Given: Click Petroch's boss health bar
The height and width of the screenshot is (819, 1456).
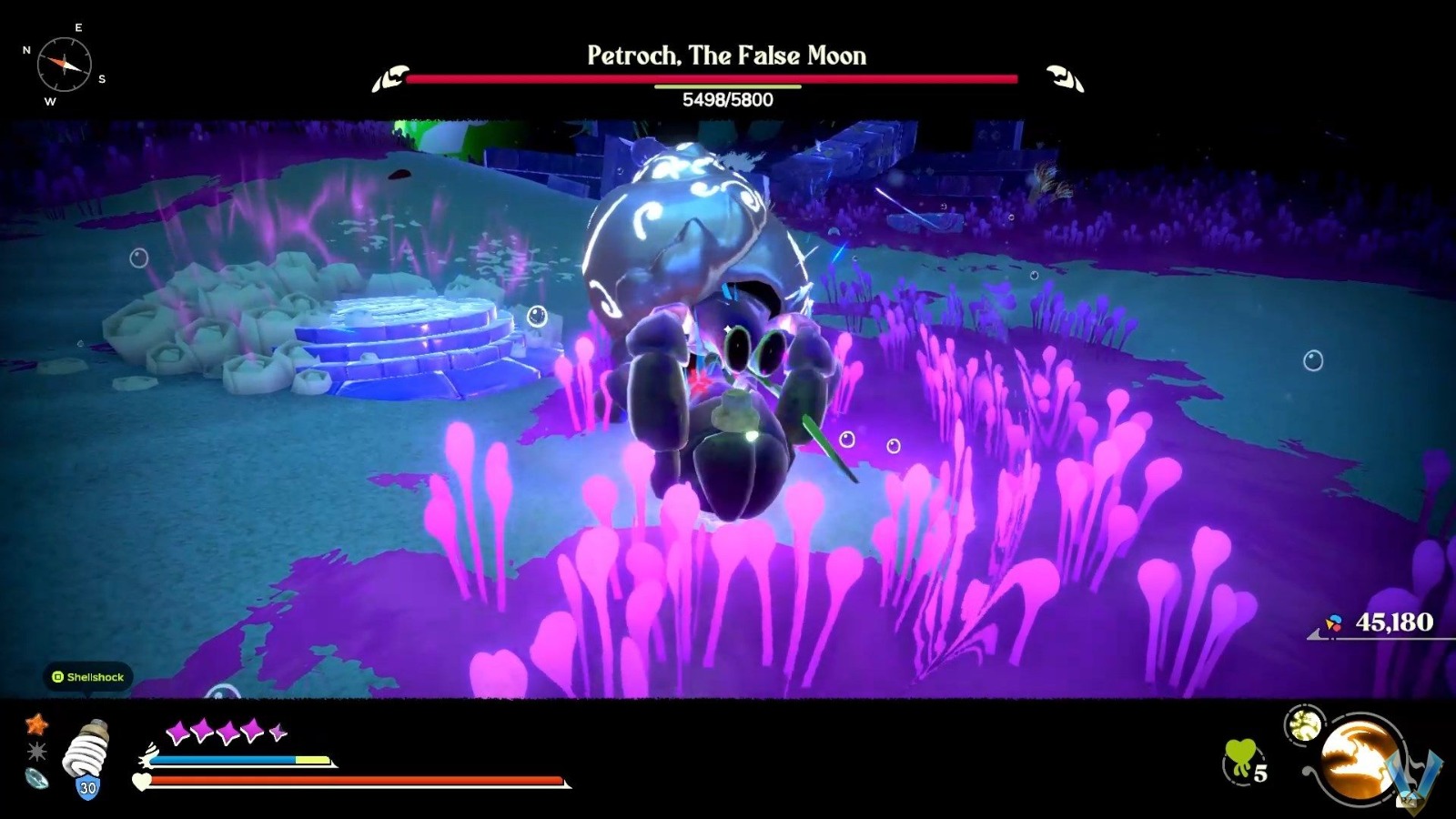Looking at the screenshot, I should click(x=719, y=79).
